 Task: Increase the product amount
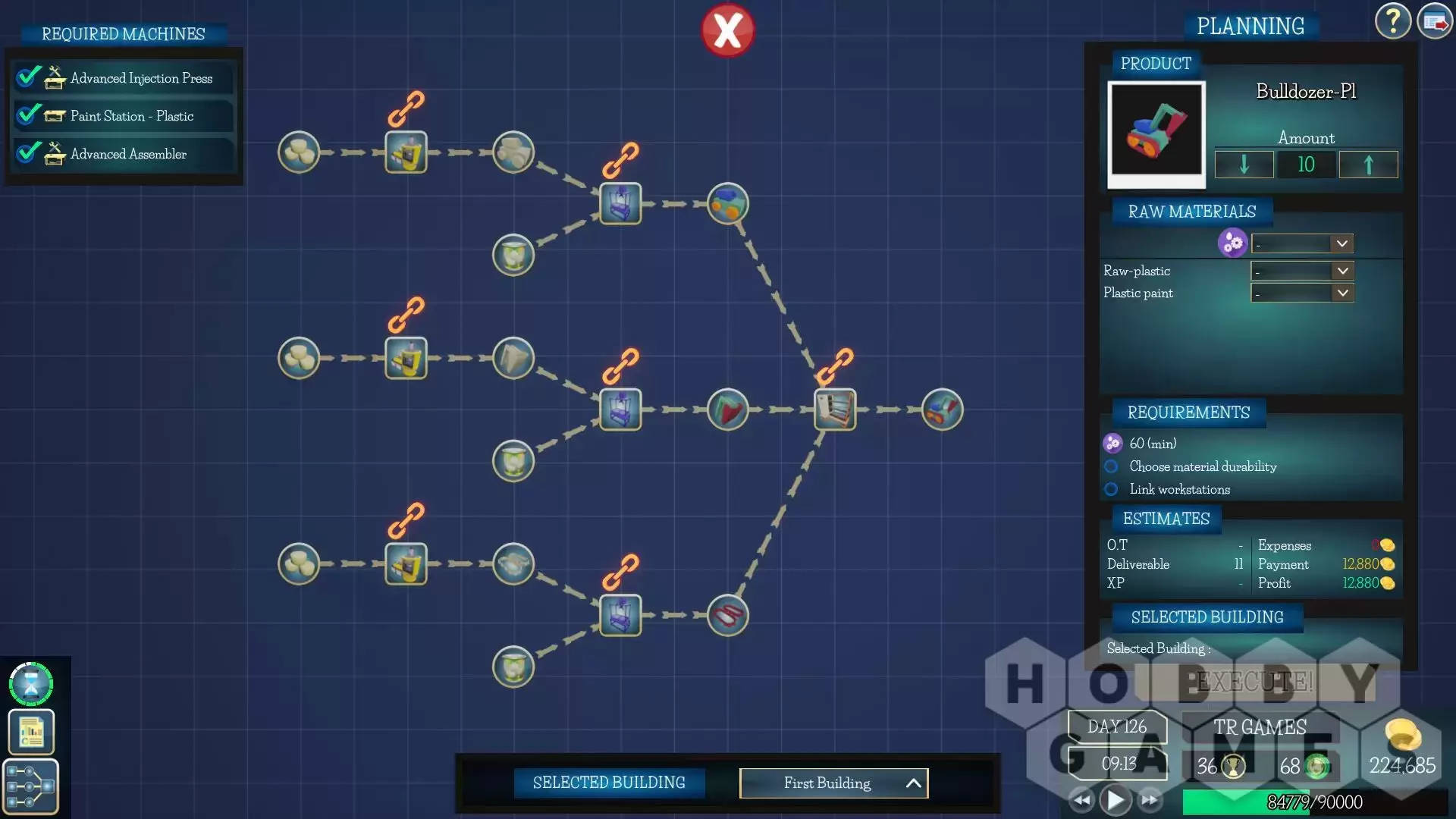pyautogui.click(x=1368, y=165)
